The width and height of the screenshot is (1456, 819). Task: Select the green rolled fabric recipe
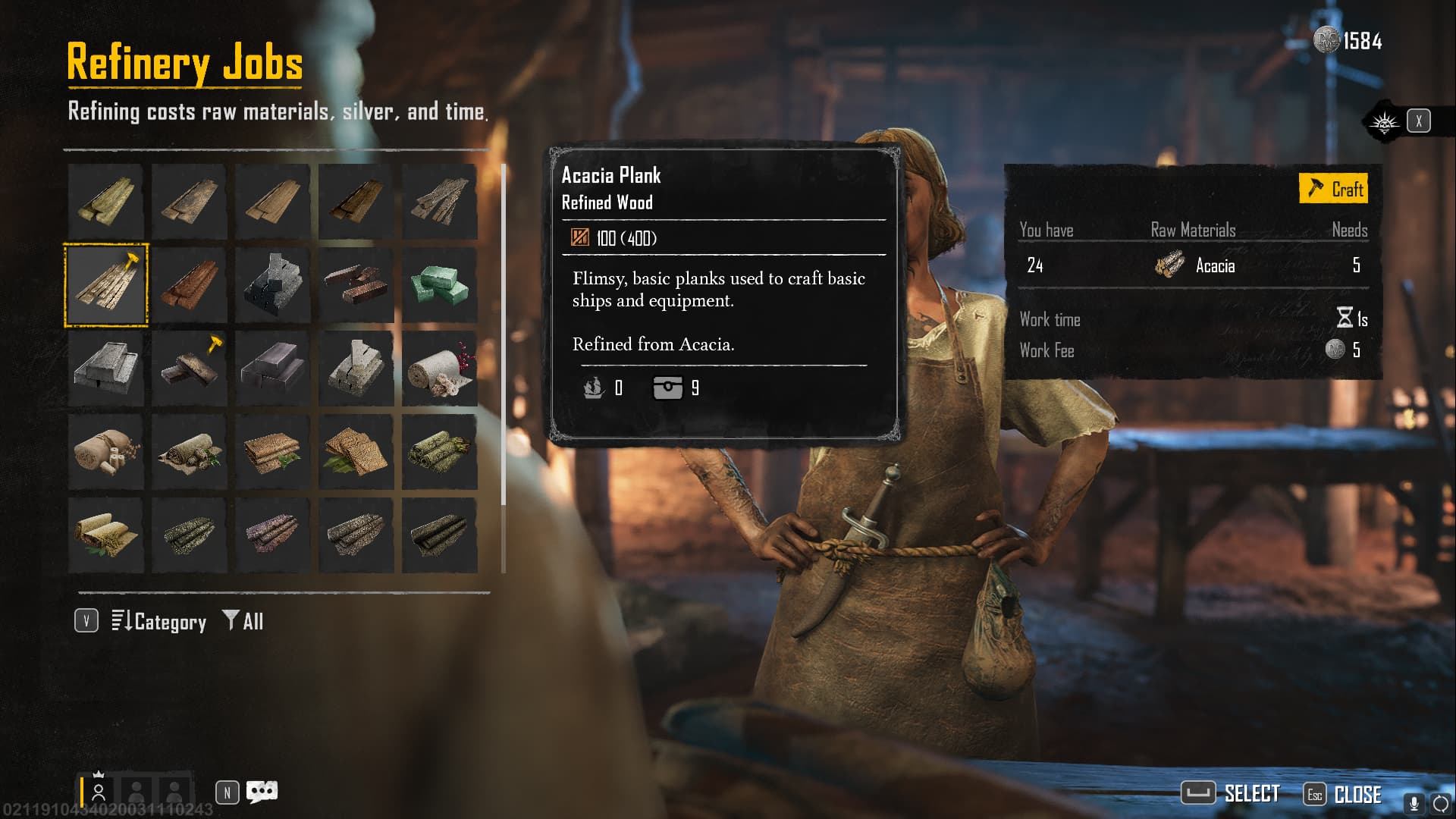[440, 452]
